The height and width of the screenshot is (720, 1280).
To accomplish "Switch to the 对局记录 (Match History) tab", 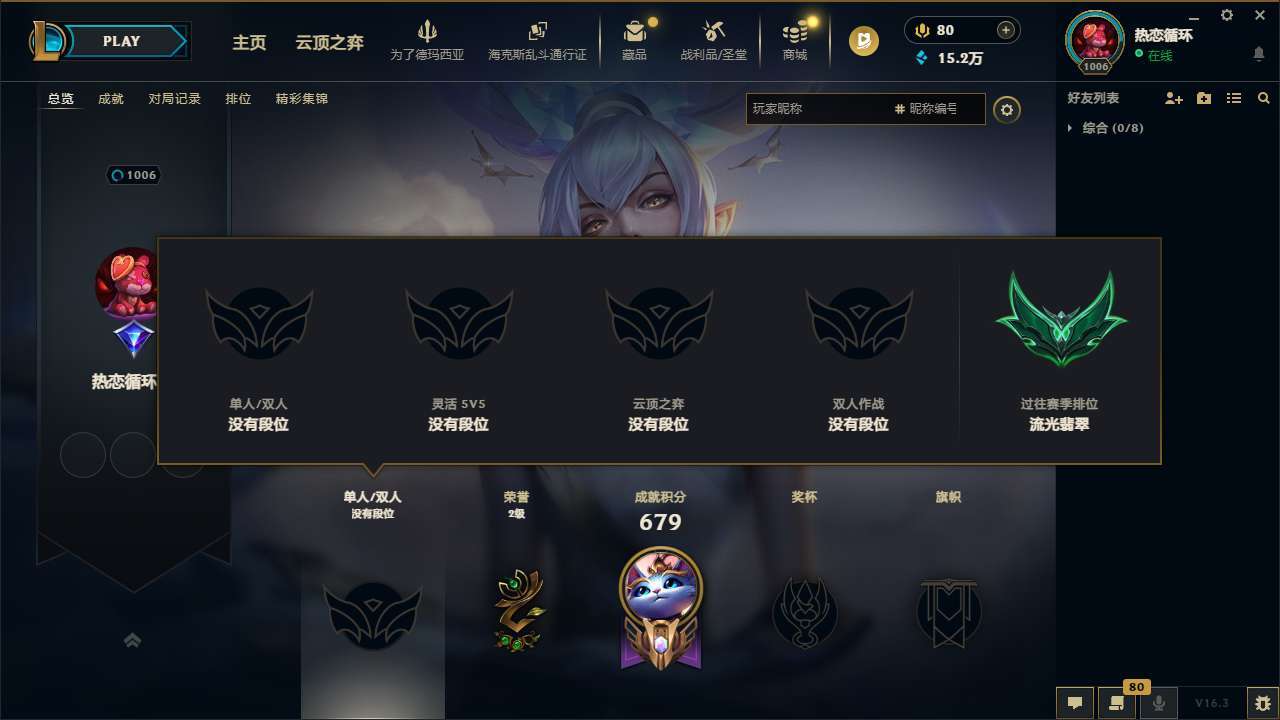I will pyautogui.click(x=174, y=98).
